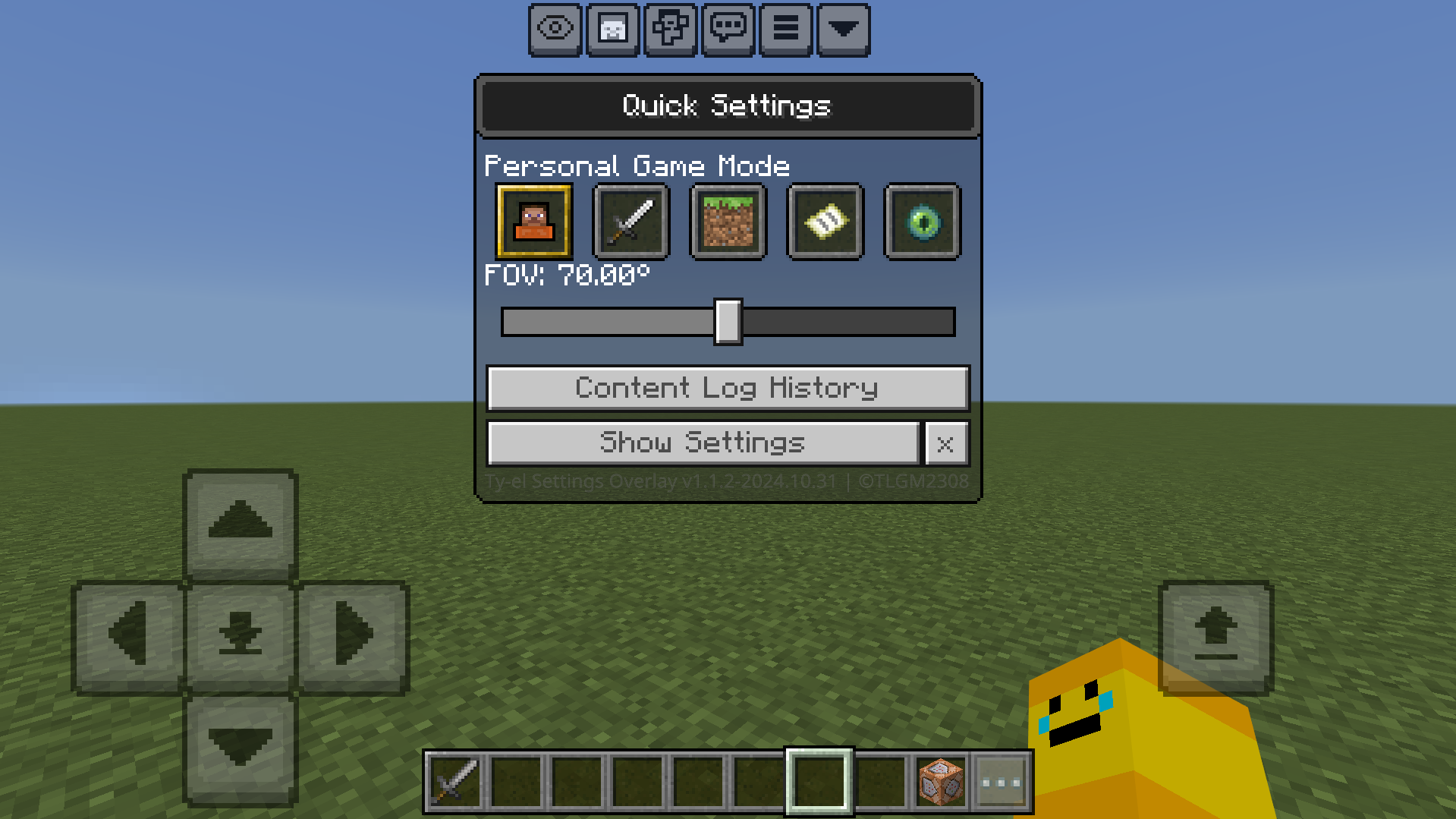This screenshot has width=1456, height=819.
Task: Click the descend/sneak center D-pad button
Action: pos(239,635)
